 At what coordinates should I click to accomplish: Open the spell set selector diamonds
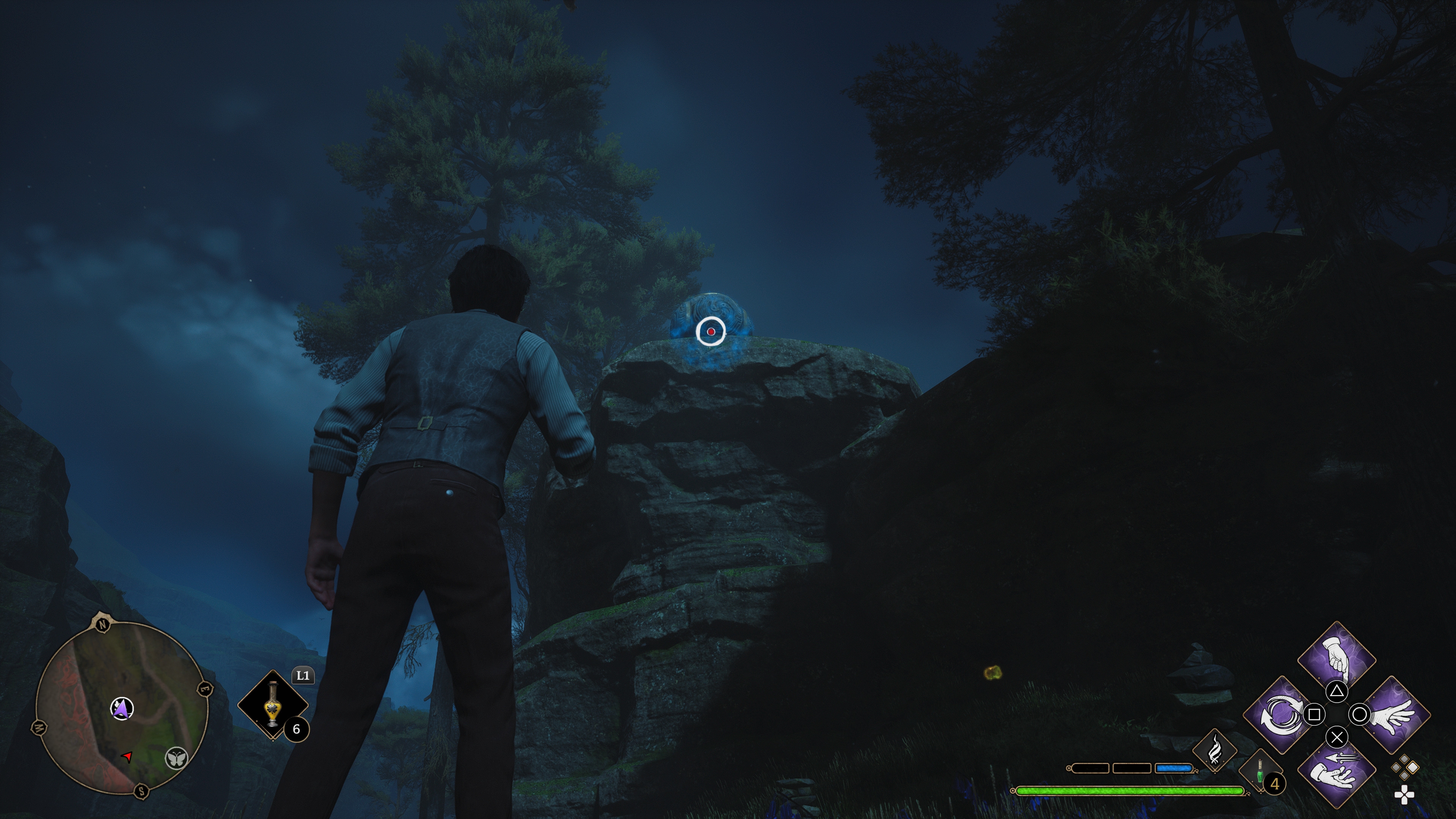tap(1404, 767)
